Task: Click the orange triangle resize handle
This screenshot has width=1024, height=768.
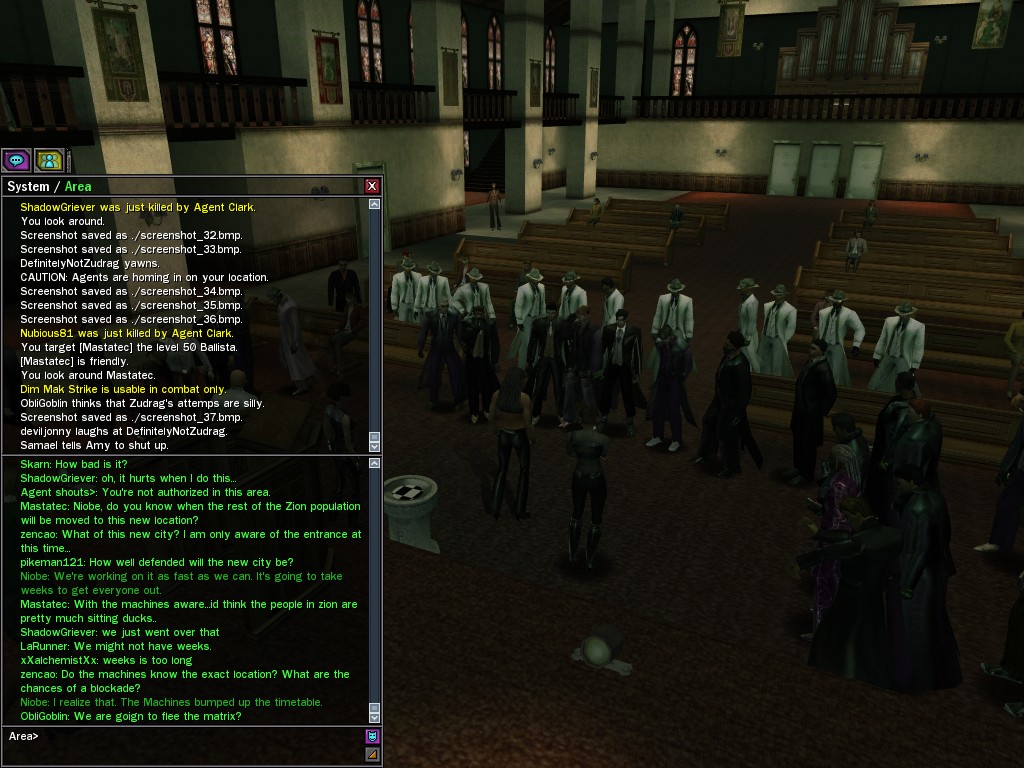Action: click(372, 754)
